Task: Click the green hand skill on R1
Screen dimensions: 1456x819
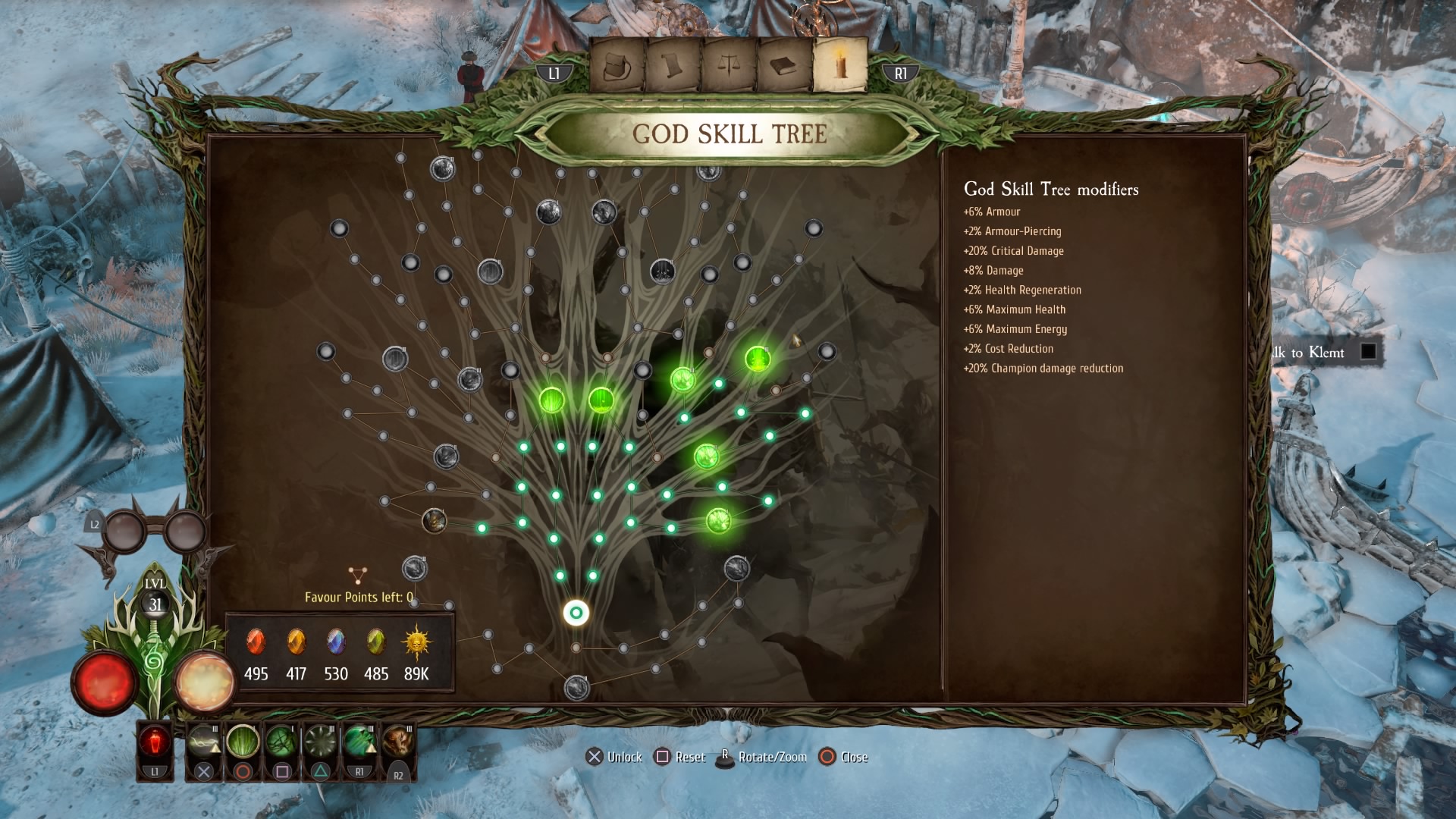Action: 359,741
